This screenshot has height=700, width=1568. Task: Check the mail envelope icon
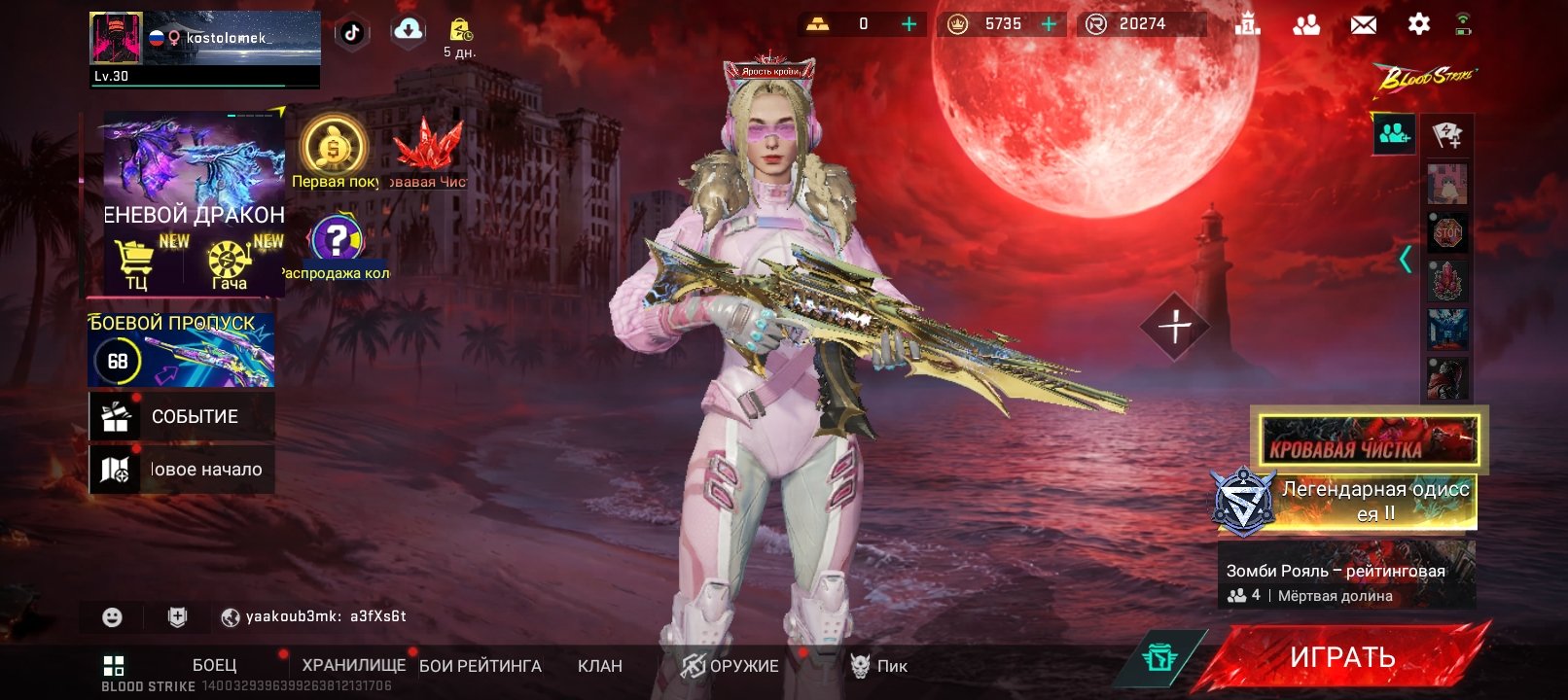click(1363, 24)
